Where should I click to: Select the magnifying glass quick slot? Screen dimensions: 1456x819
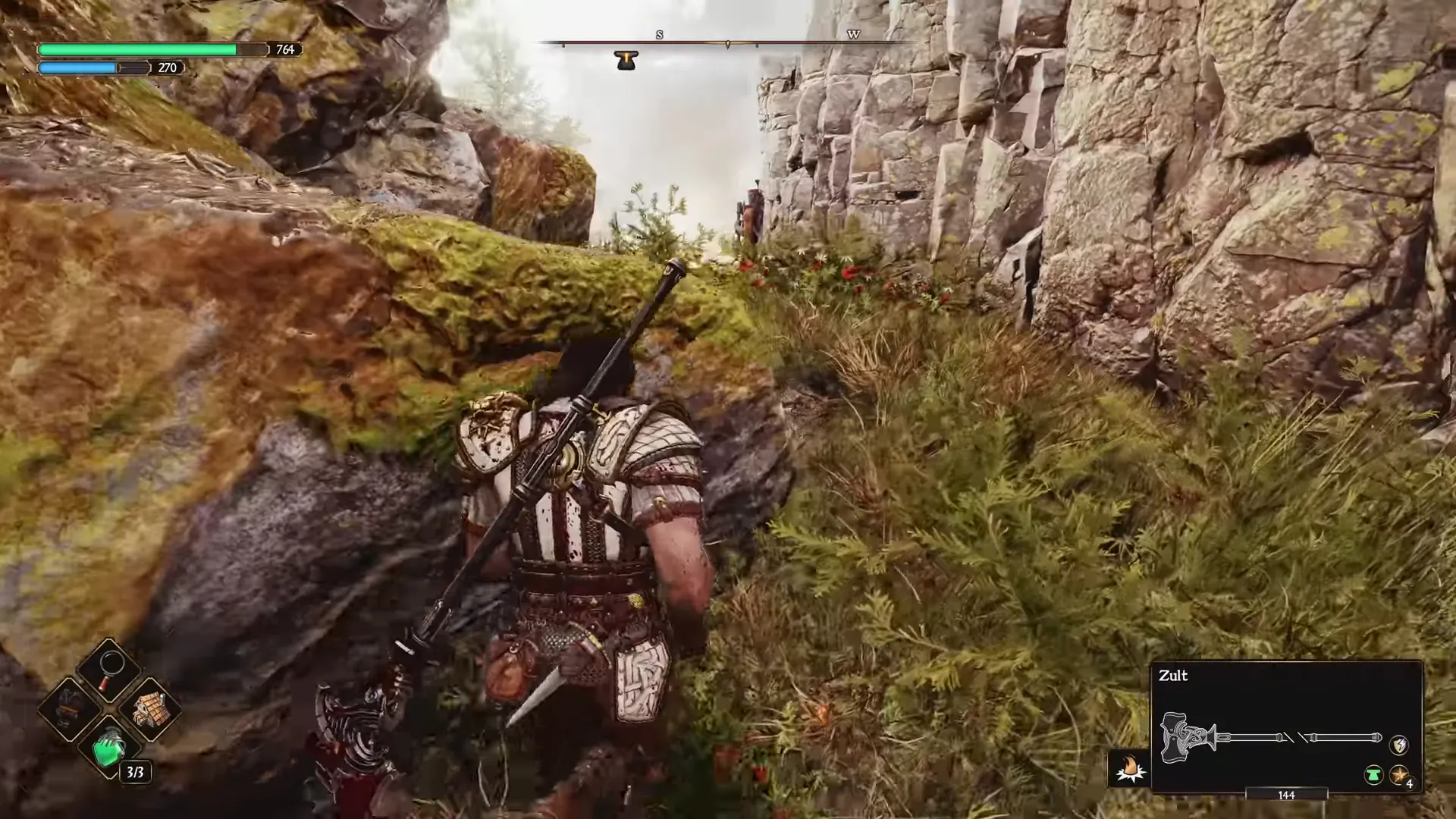(x=110, y=668)
